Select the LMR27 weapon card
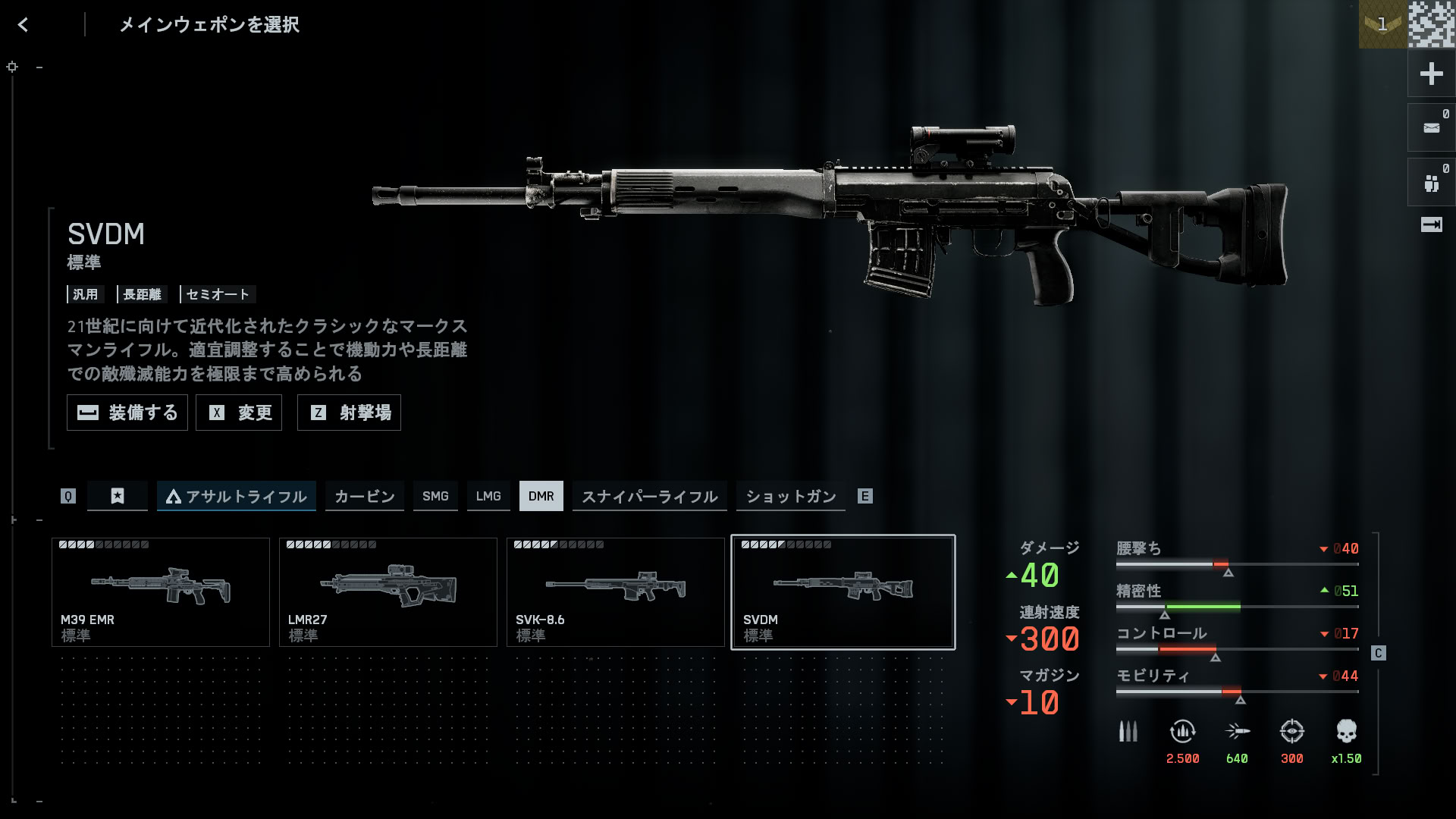The height and width of the screenshot is (819, 1456). point(388,592)
